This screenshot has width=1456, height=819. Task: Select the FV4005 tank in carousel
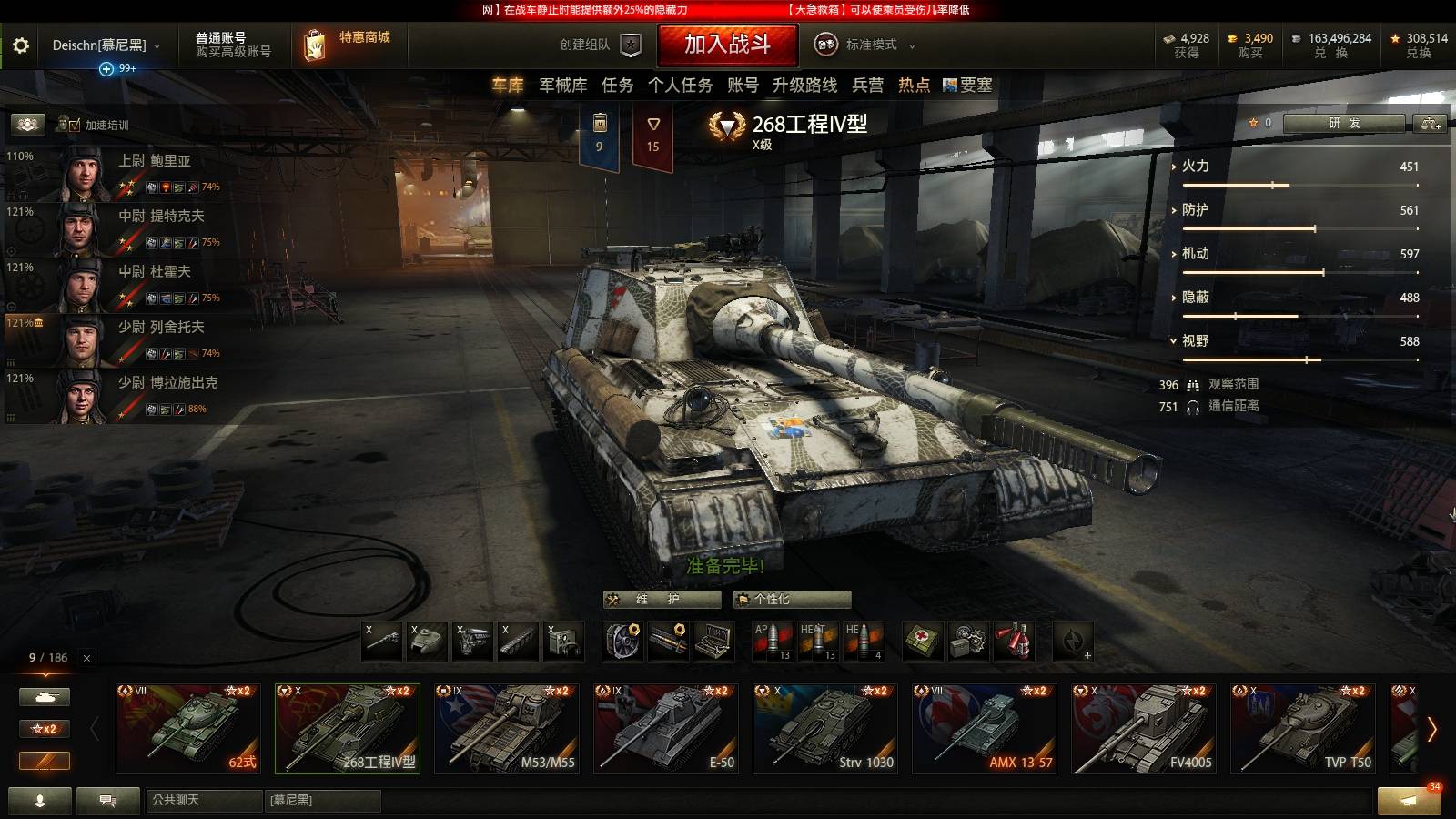pos(1144,728)
